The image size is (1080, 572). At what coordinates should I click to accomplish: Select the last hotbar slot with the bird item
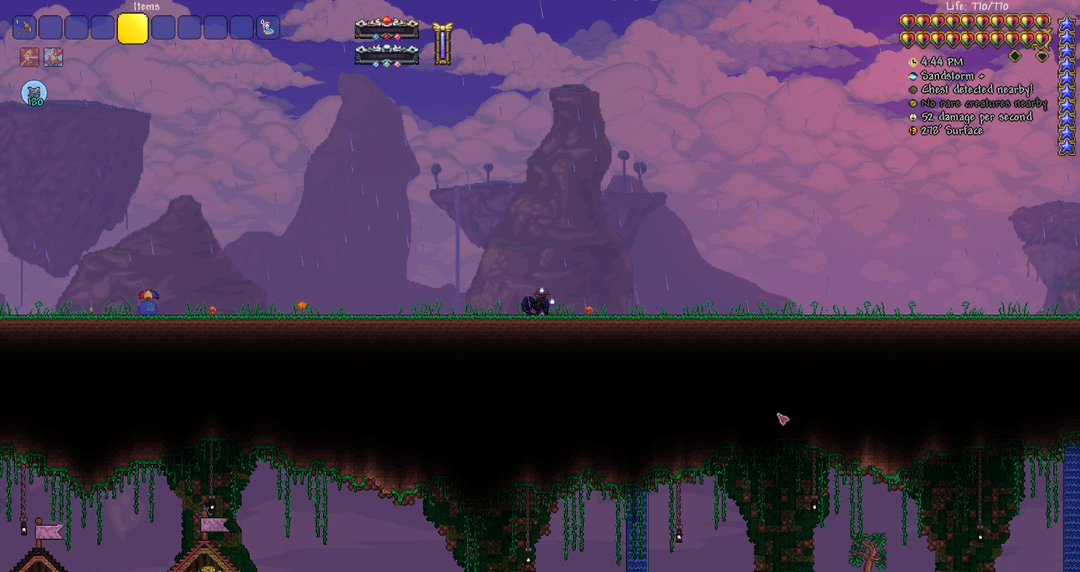[268, 28]
